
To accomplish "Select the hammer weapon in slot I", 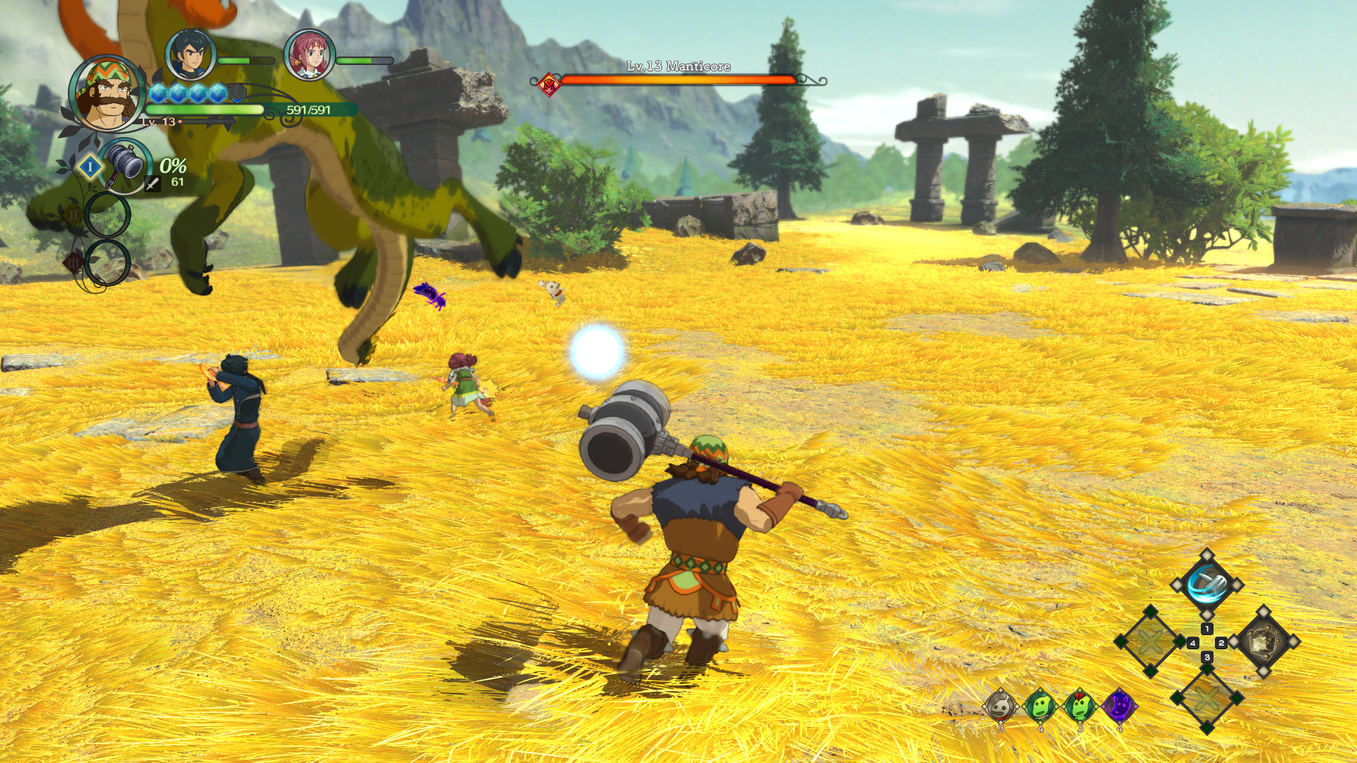I will point(124,164).
